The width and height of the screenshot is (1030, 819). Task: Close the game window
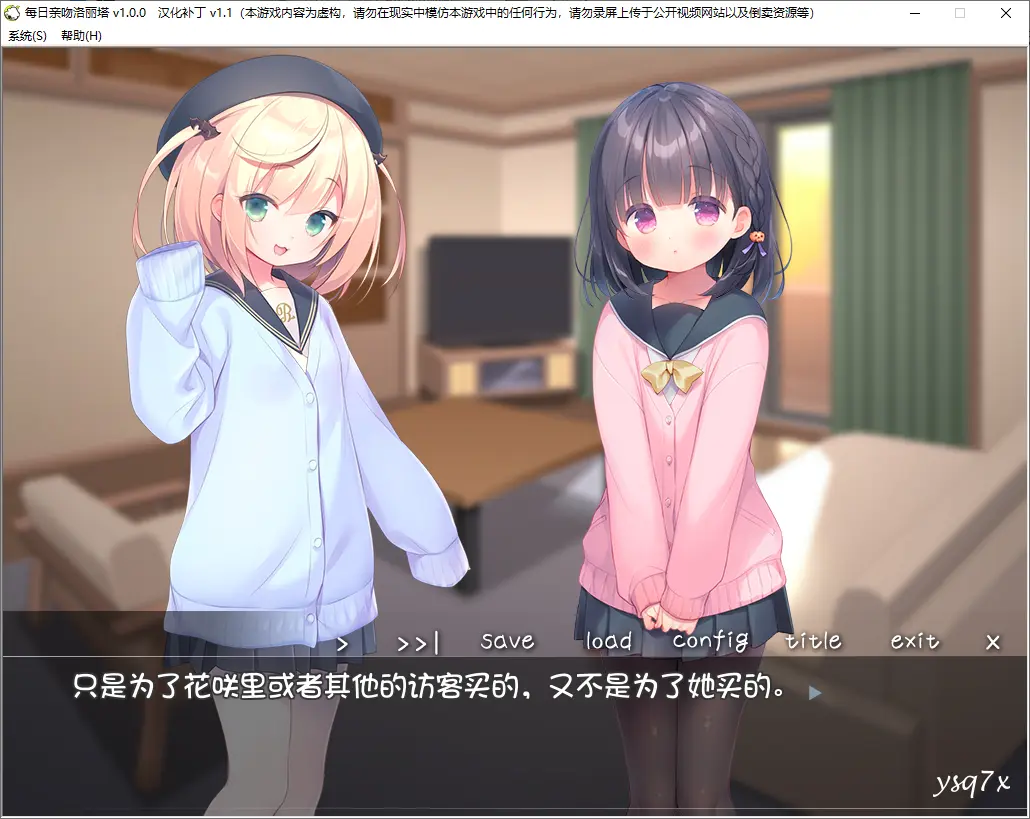[x=1006, y=13]
